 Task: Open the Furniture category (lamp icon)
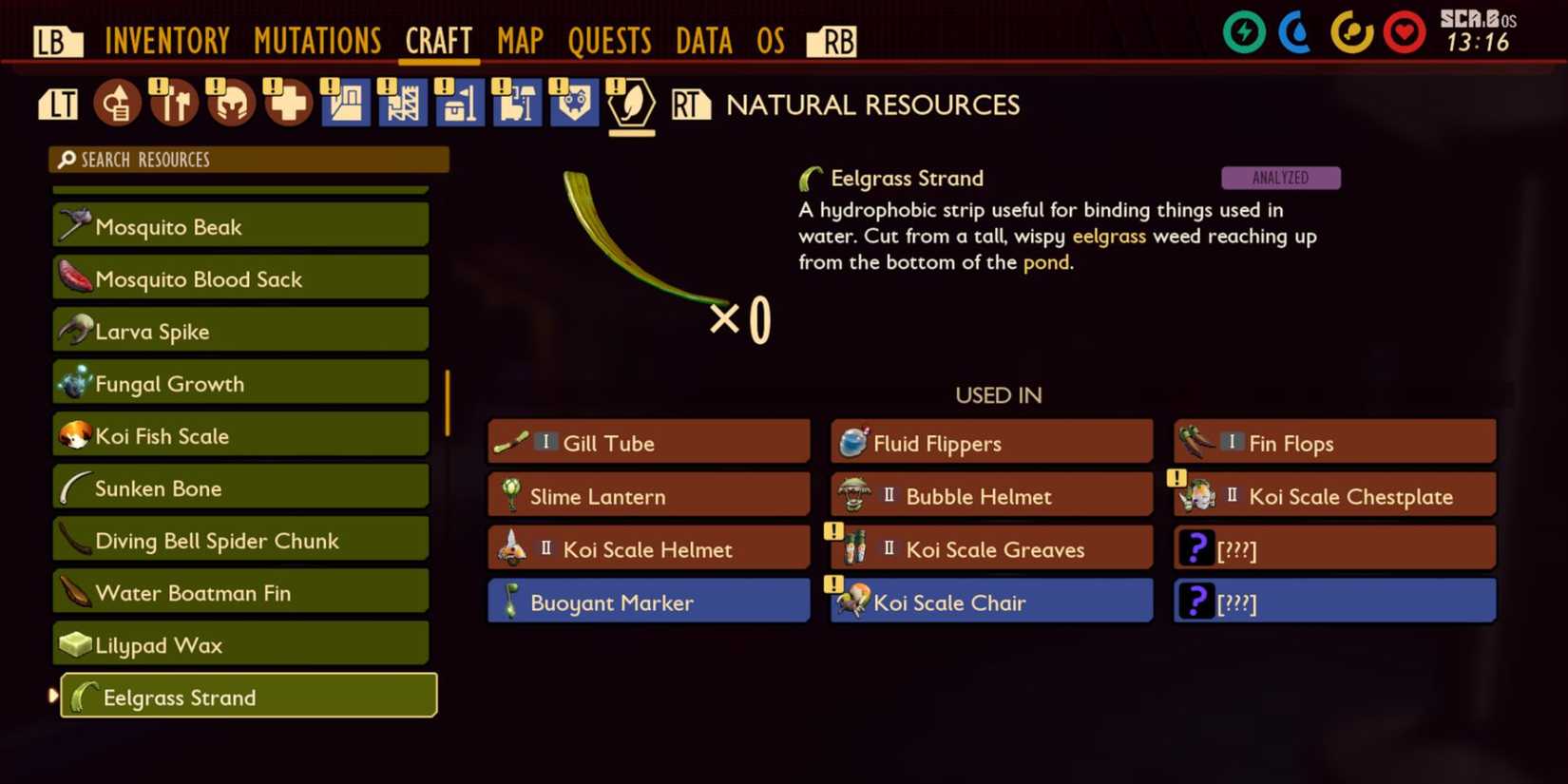(x=517, y=102)
